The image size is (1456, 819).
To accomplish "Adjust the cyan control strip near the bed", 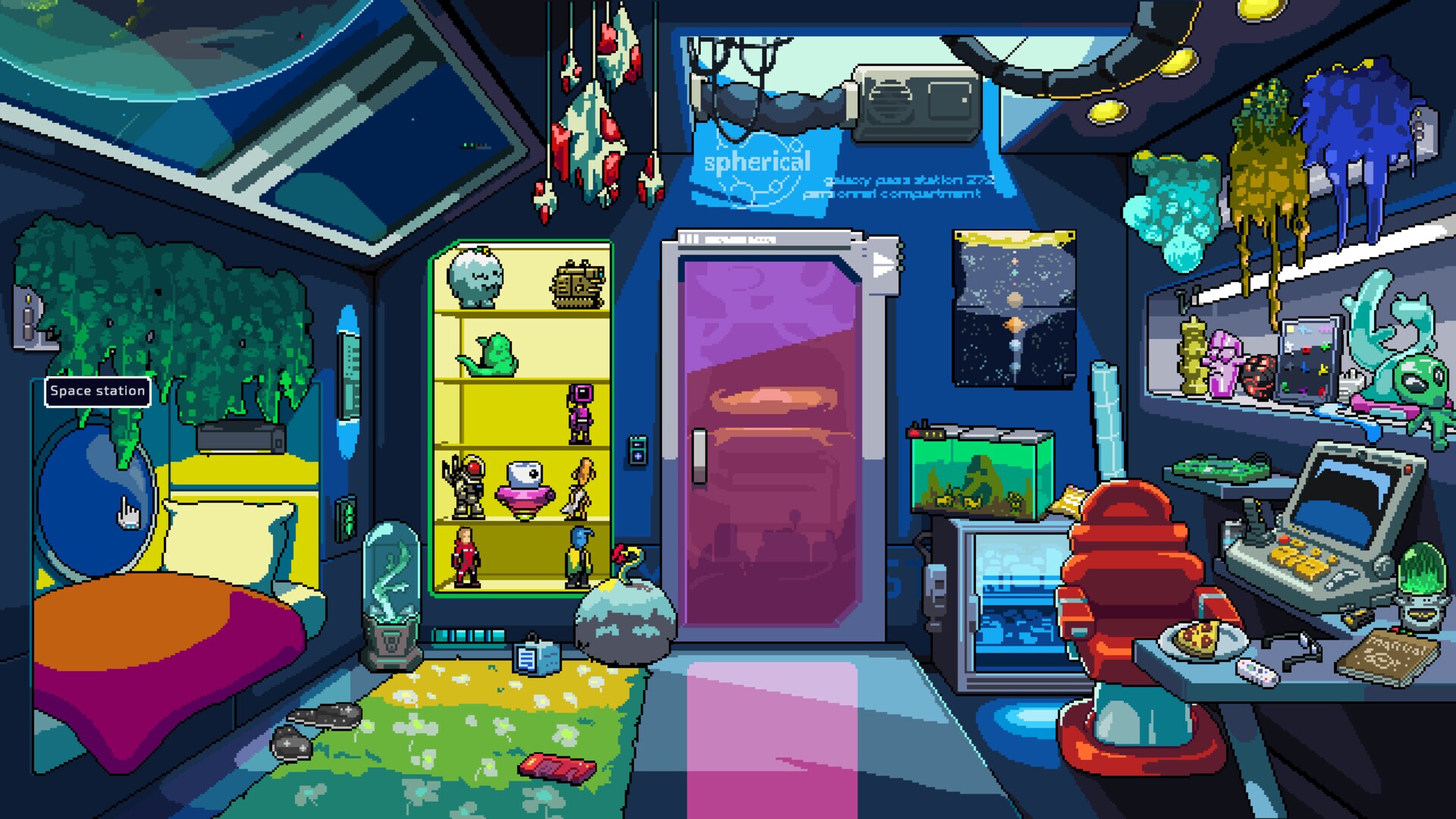I will pos(350,375).
